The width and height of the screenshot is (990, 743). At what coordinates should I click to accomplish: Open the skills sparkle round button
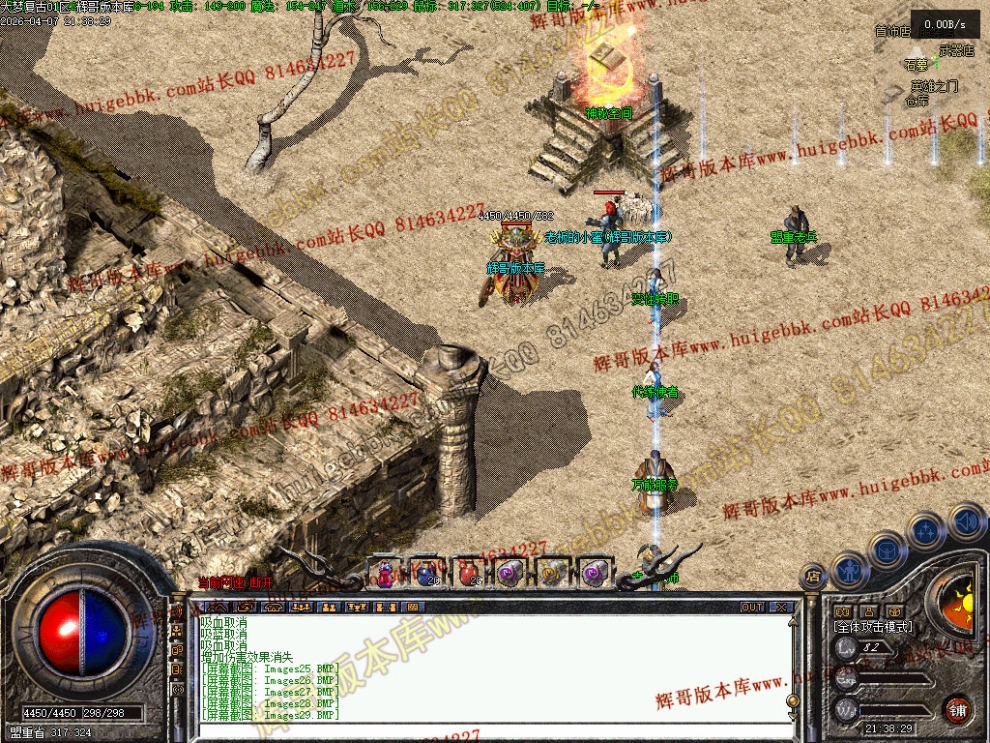pyautogui.click(x=927, y=530)
